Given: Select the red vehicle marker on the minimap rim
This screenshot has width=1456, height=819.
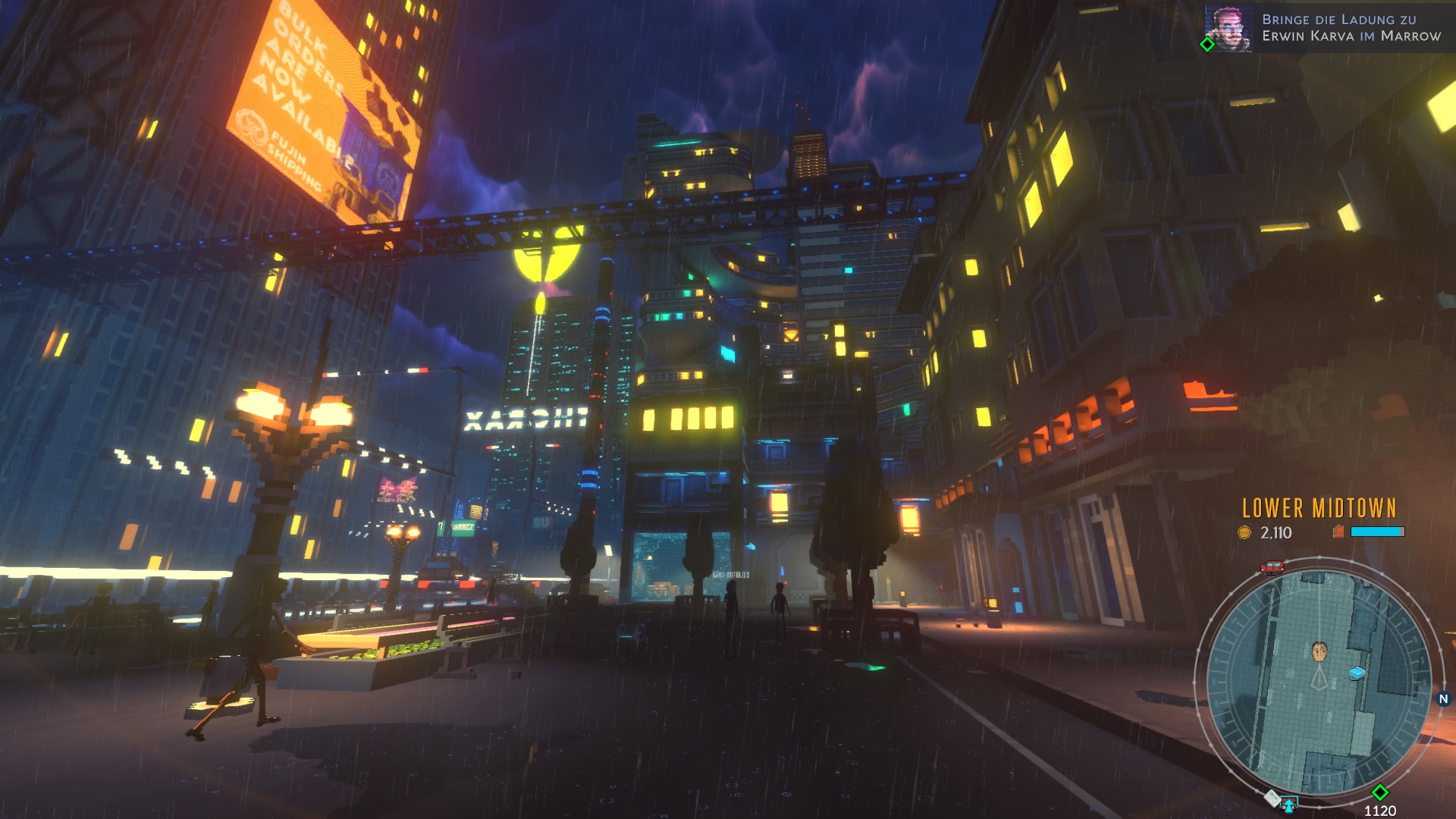Looking at the screenshot, I should coord(1272,567).
